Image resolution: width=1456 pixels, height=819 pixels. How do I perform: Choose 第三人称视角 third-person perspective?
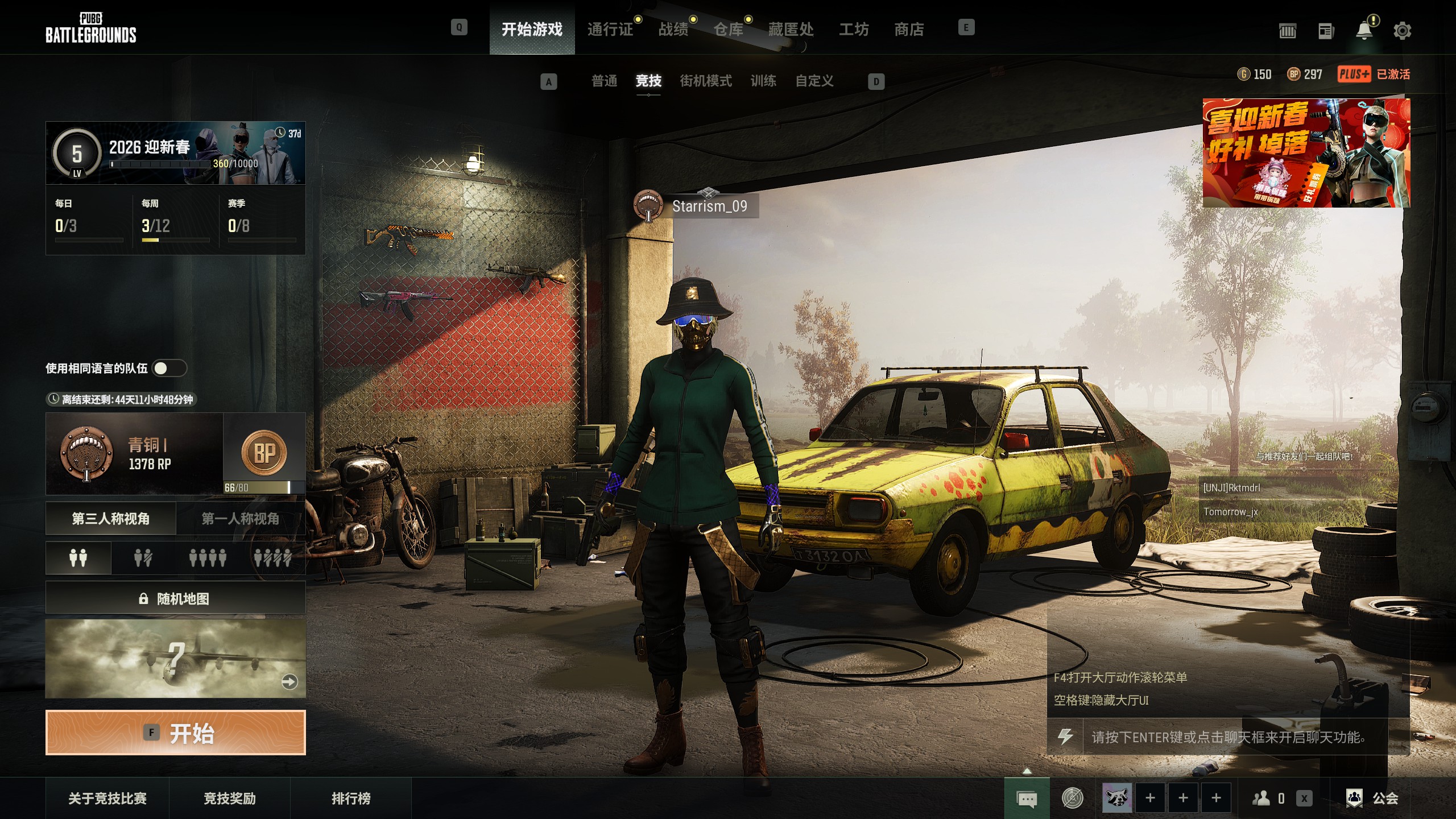click(111, 519)
